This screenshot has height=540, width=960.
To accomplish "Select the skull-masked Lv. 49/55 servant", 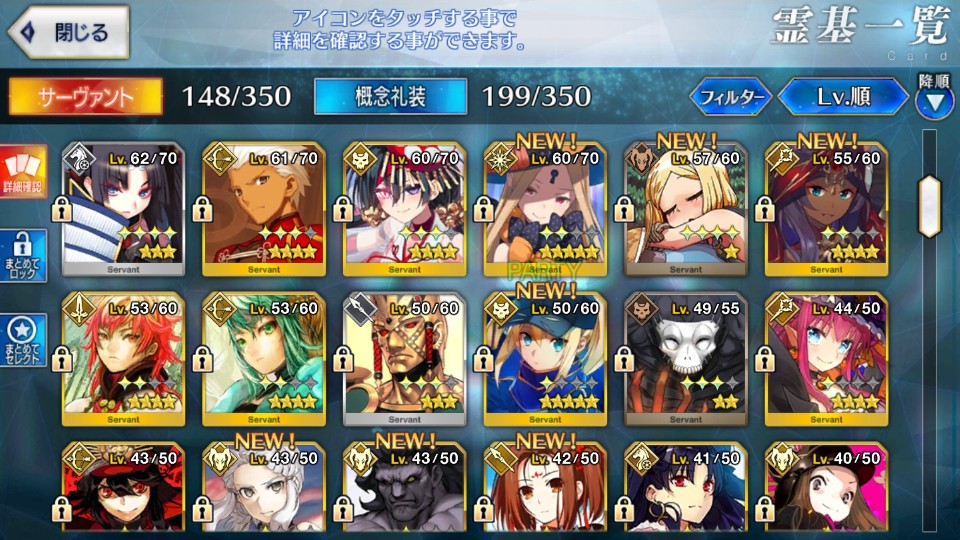I will click(x=683, y=359).
